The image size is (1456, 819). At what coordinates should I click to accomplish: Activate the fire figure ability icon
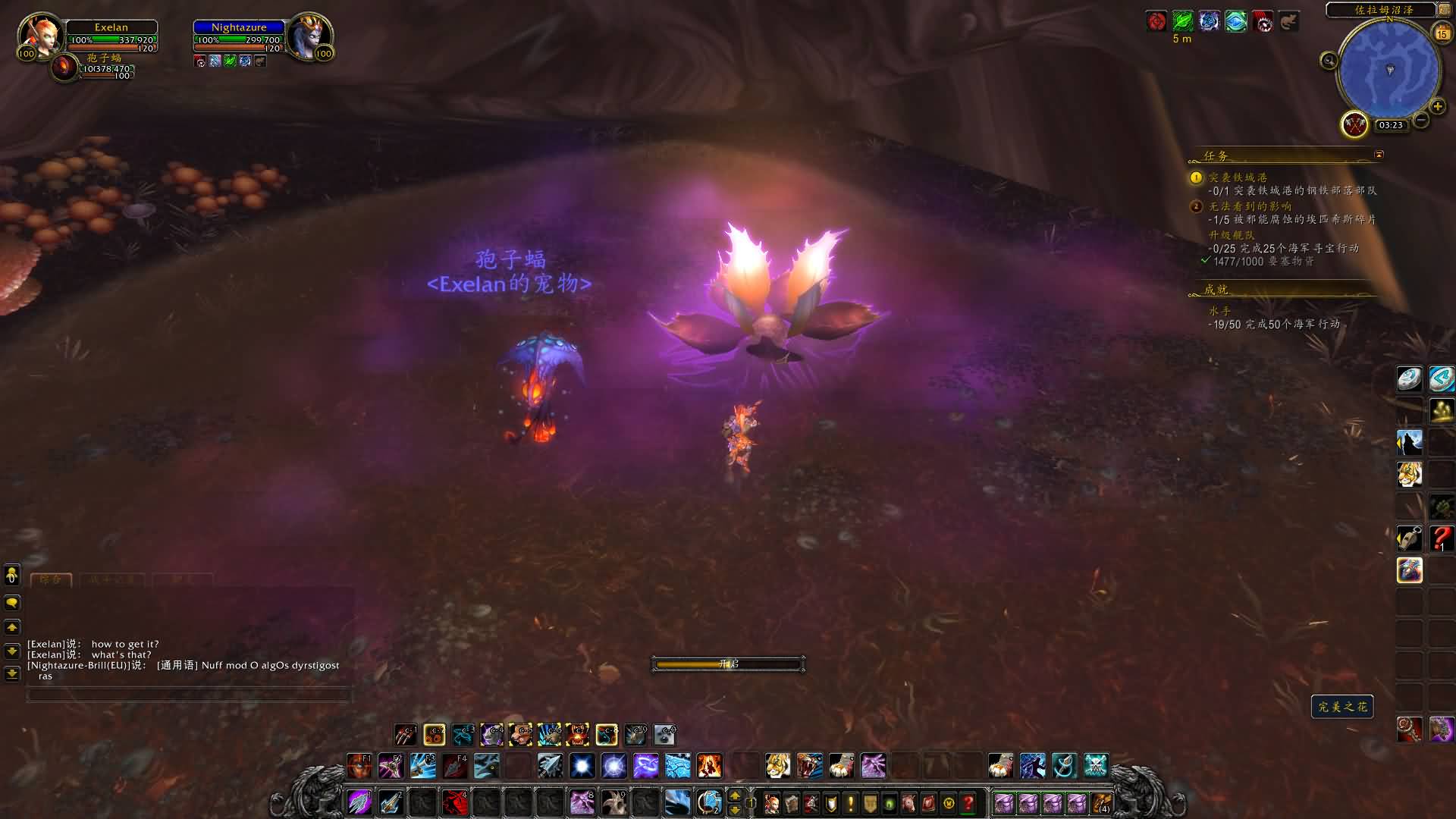coord(709,766)
